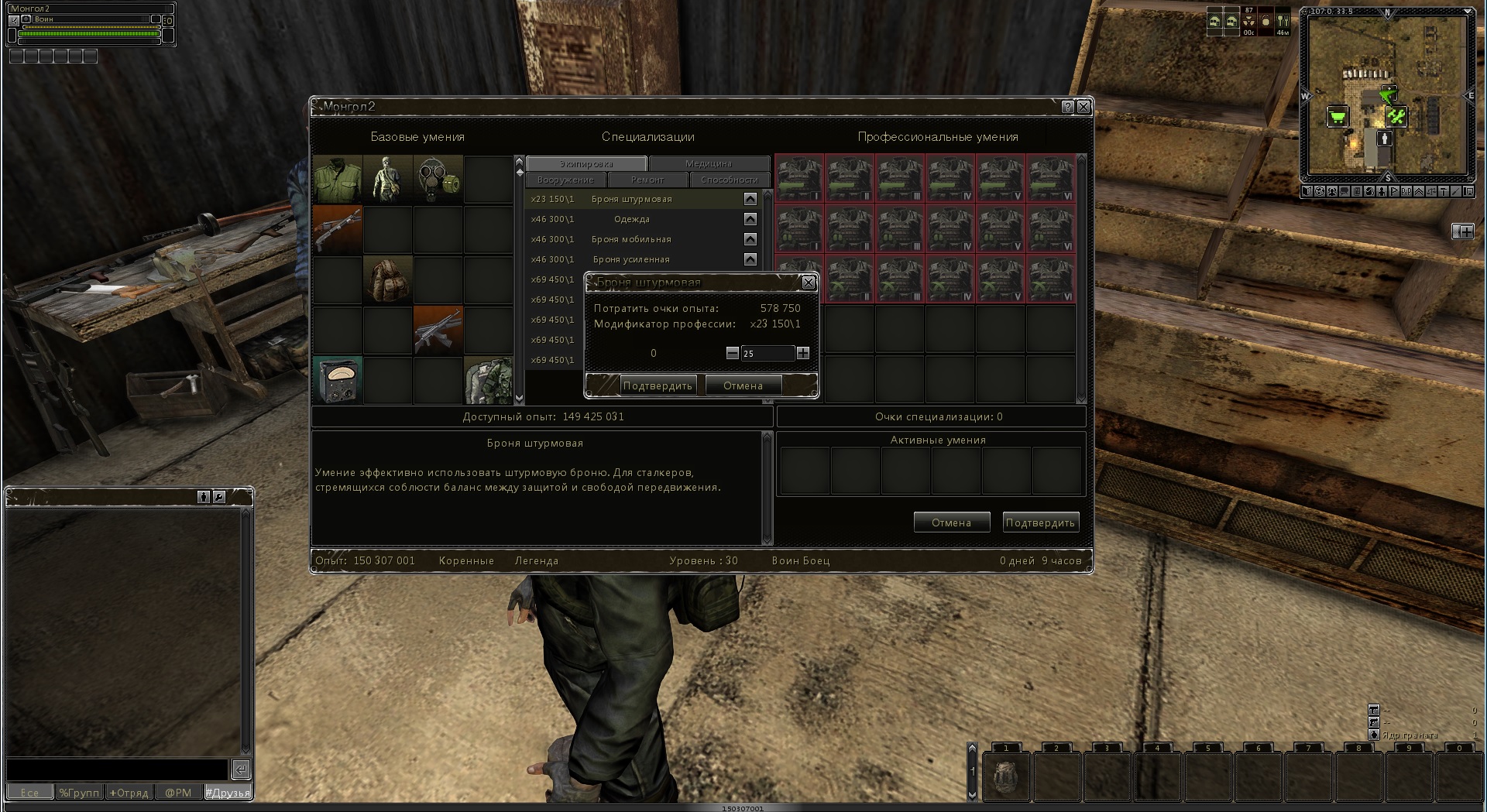Confirm spending points in the Броня штурмовая popup
The height and width of the screenshot is (812, 1487).
pyautogui.click(x=658, y=385)
